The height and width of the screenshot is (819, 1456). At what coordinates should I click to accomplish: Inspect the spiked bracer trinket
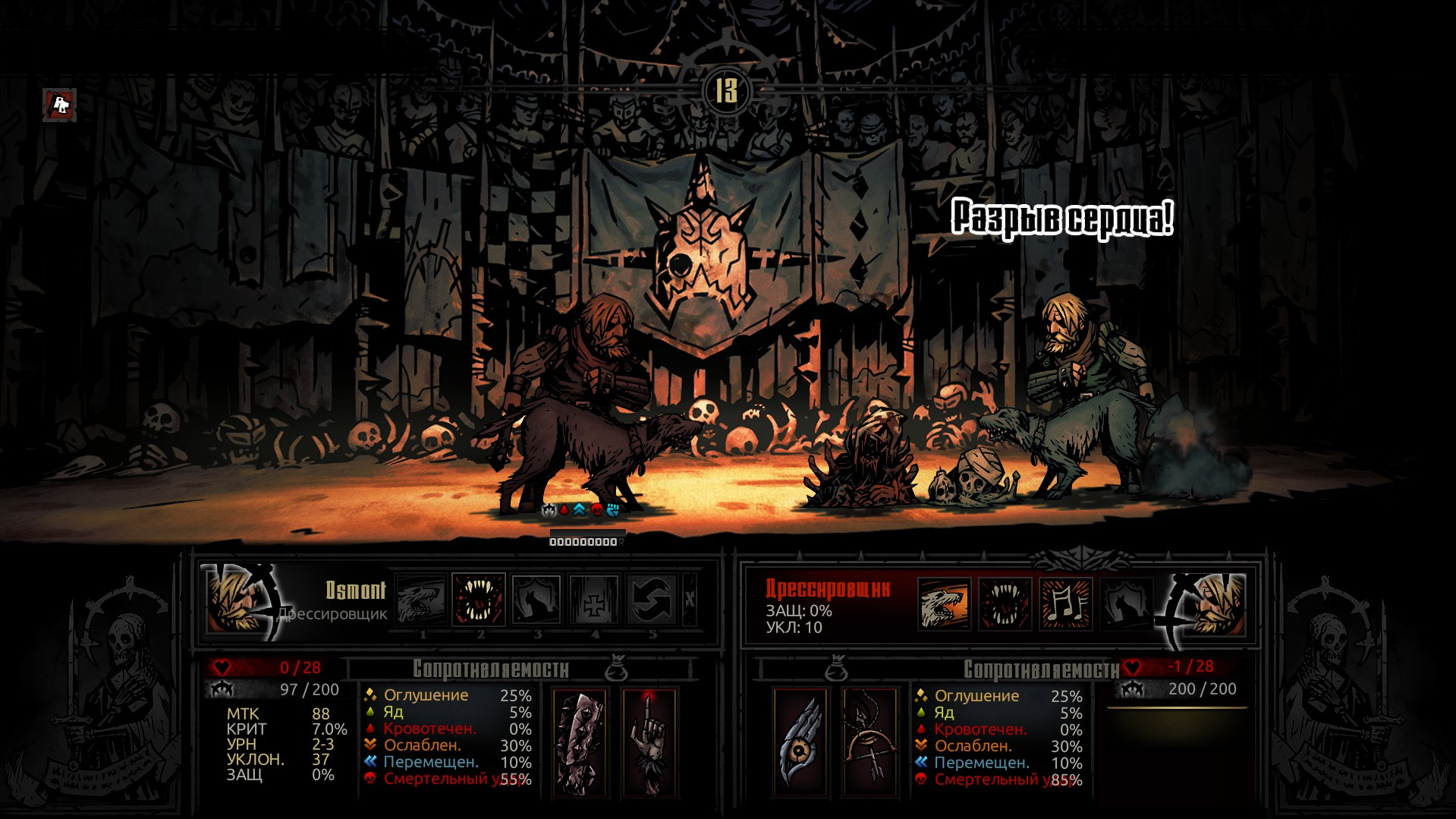(580, 742)
